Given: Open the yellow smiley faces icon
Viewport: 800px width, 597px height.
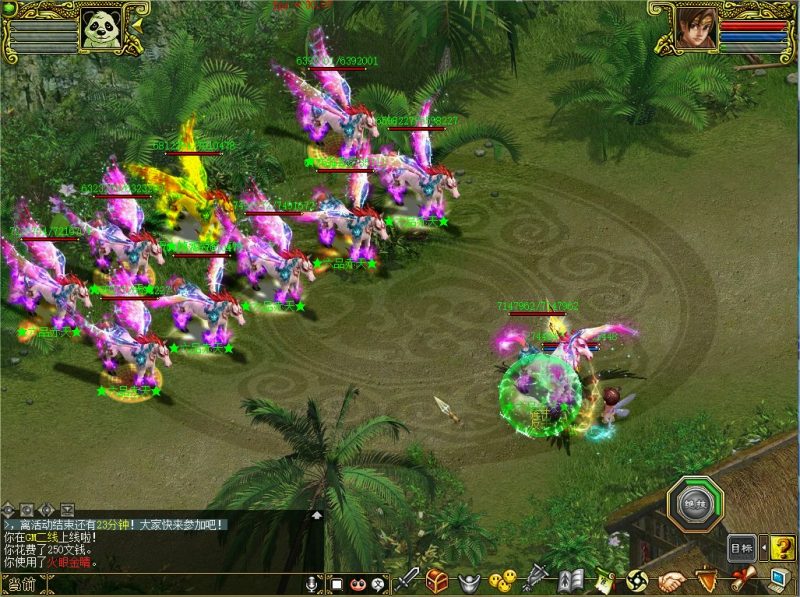Looking at the screenshot, I should 503,581.
